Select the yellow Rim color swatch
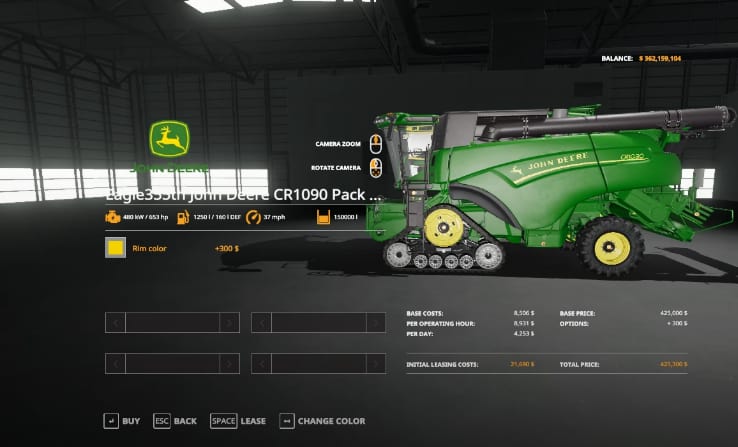 pos(116,247)
